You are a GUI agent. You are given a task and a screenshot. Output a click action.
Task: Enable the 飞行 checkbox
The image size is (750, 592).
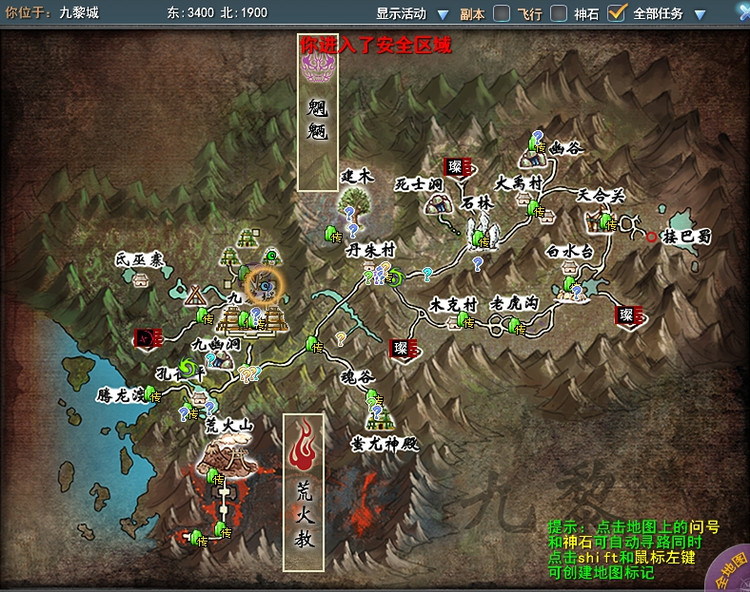pos(559,14)
